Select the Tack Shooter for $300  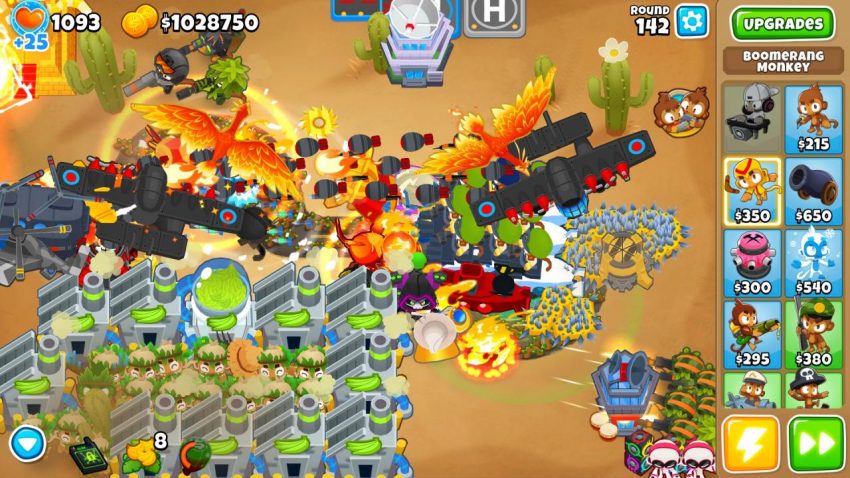750,263
